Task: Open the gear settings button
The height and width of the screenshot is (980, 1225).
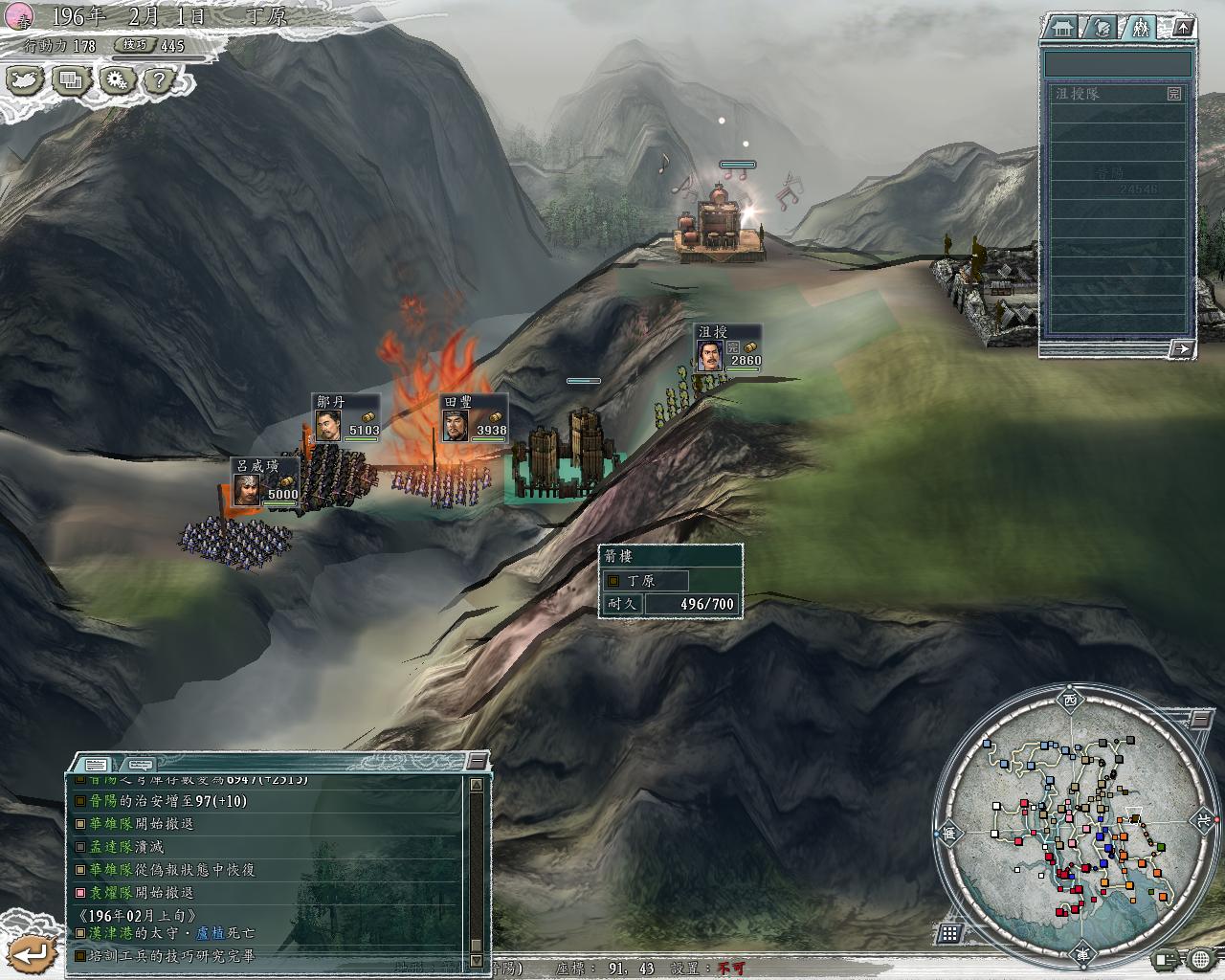Action: tap(117, 80)
